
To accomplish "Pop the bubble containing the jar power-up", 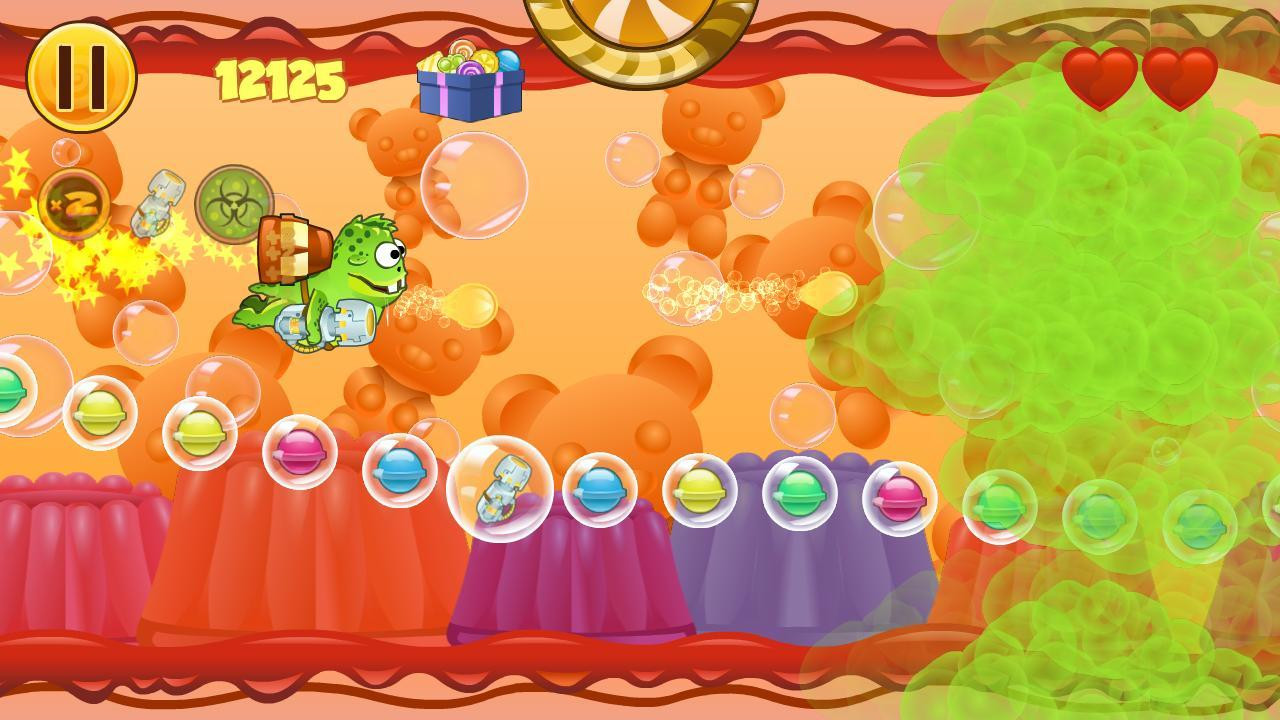I will click(x=500, y=490).
